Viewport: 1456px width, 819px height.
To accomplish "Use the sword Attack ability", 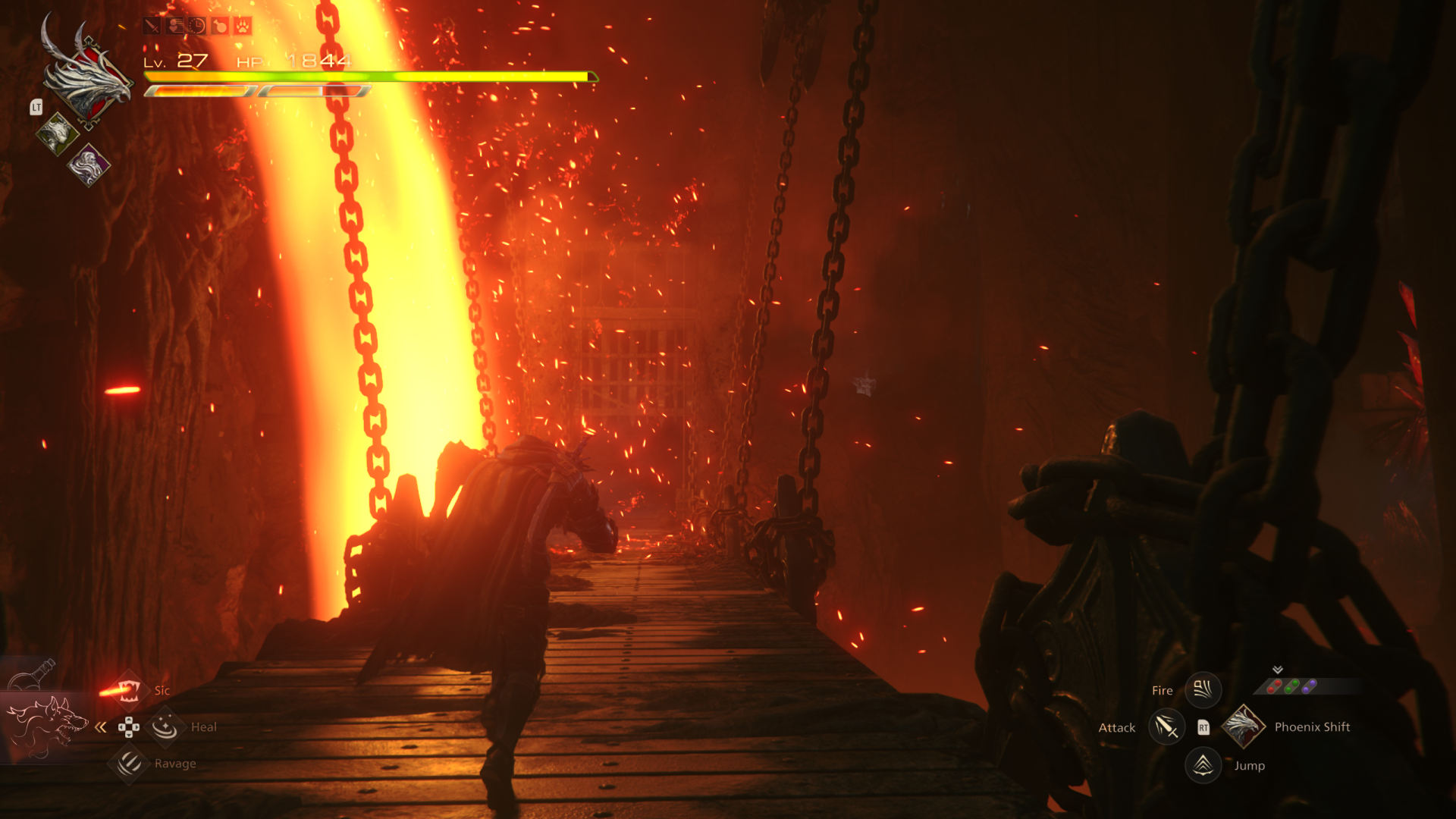I will (x=1166, y=727).
